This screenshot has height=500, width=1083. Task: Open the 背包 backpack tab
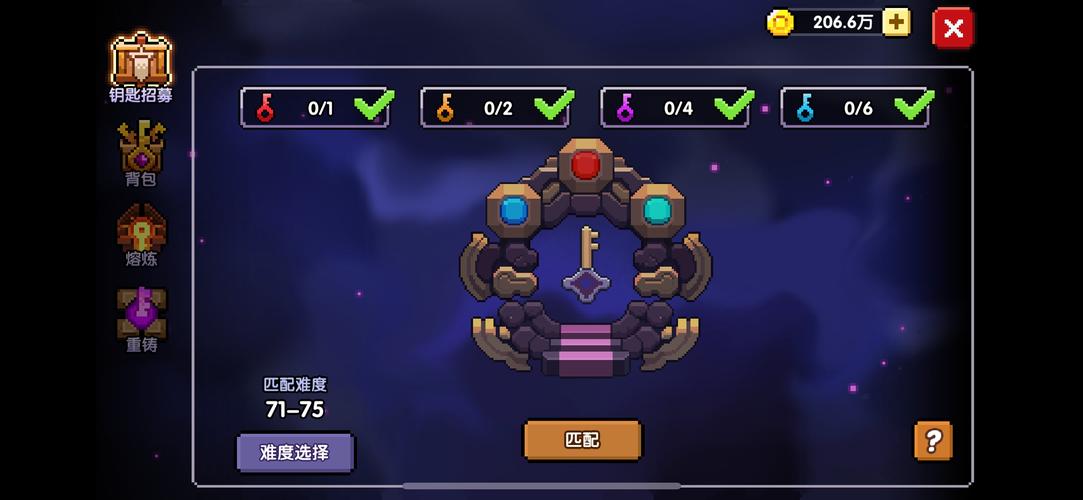[x=141, y=154]
